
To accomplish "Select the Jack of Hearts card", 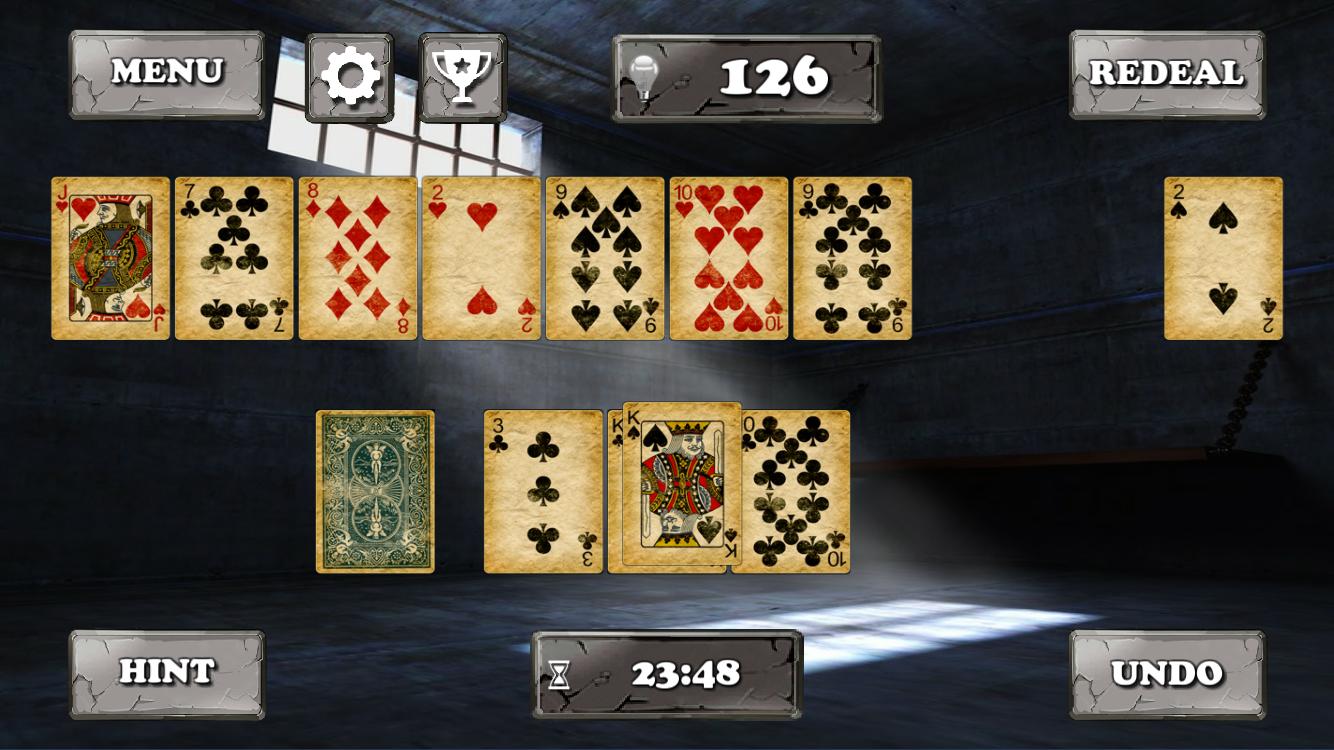I will click(110, 258).
